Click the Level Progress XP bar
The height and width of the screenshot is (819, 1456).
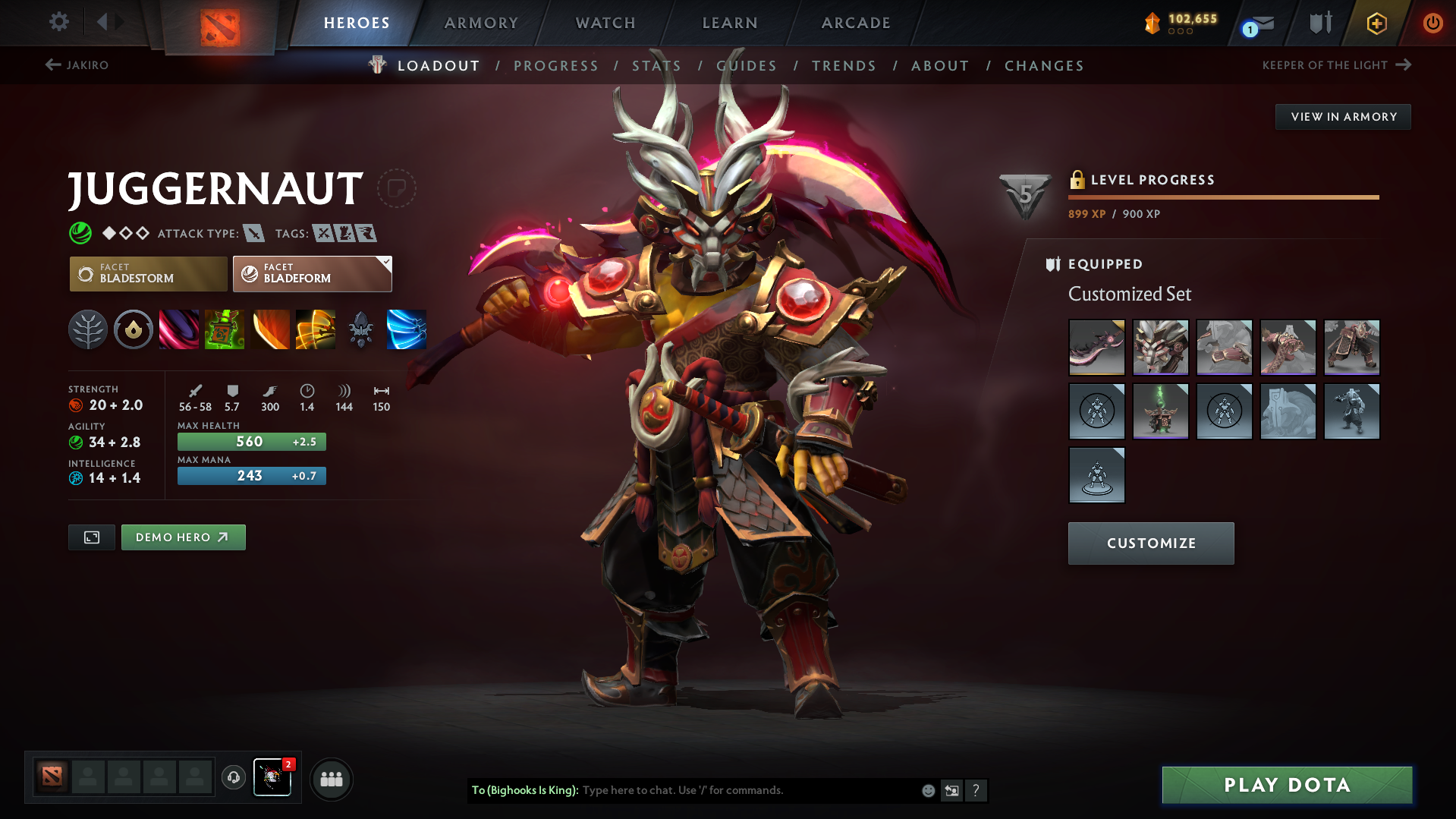tap(1223, 197)
